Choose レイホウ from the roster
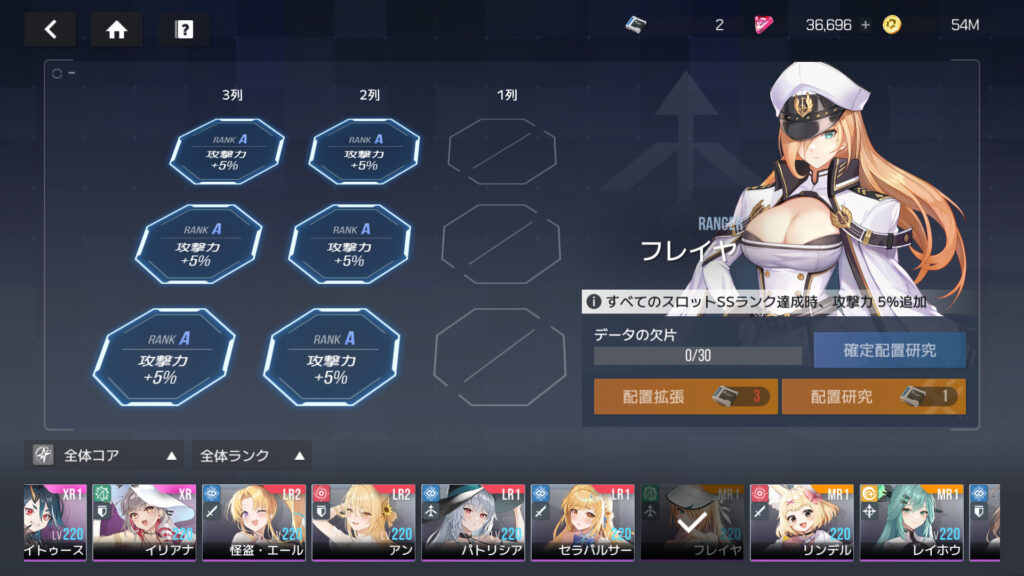Viewport: 1024px width, 576px height. 911,522
